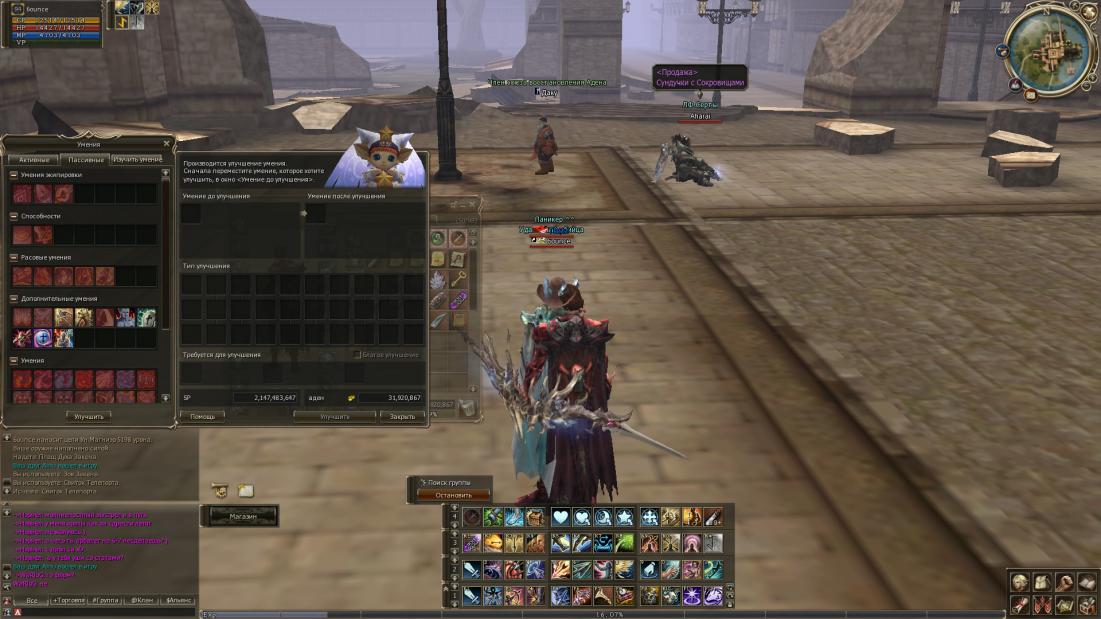
Task: Select the Все chat tab
Action: tap(32, 600)
